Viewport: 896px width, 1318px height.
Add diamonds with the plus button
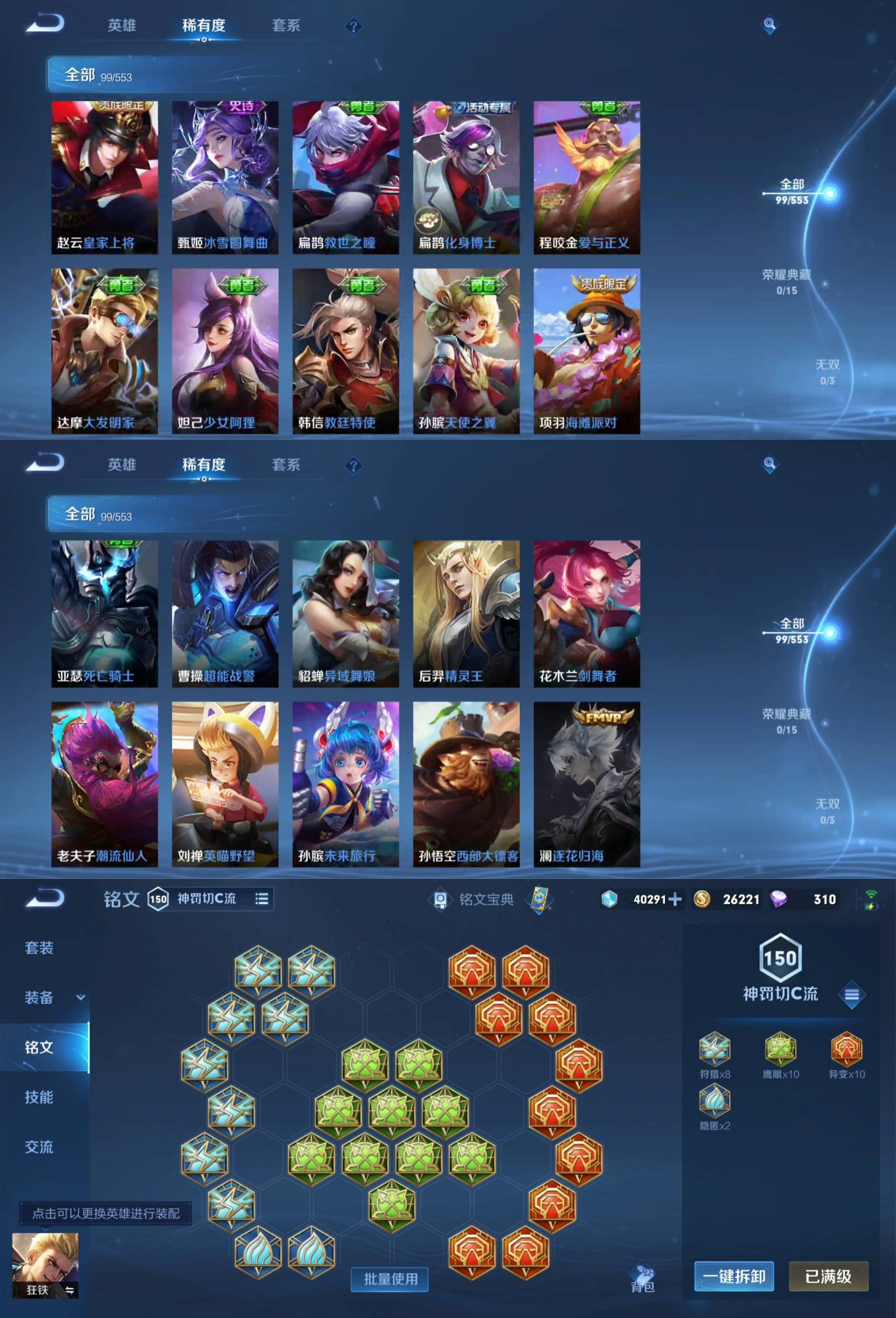[x=675, y=899]
